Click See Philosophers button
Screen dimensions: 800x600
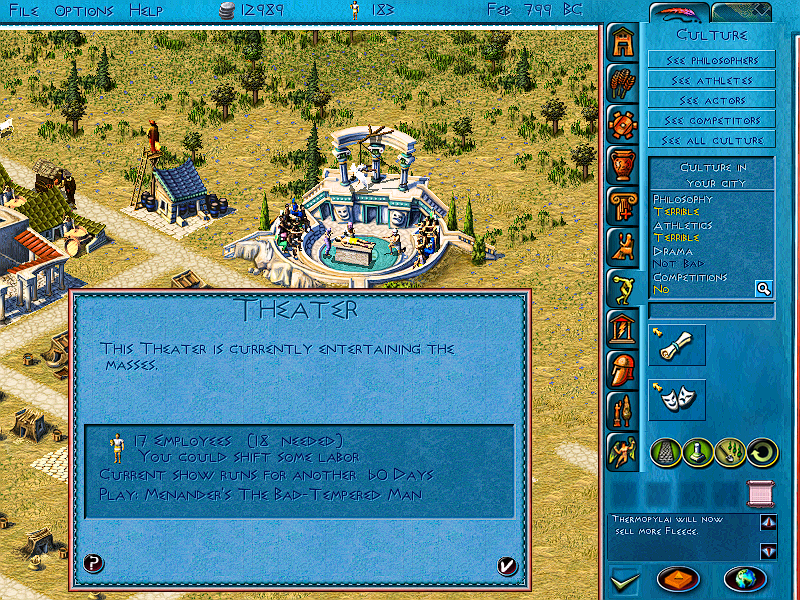[711, 60]
